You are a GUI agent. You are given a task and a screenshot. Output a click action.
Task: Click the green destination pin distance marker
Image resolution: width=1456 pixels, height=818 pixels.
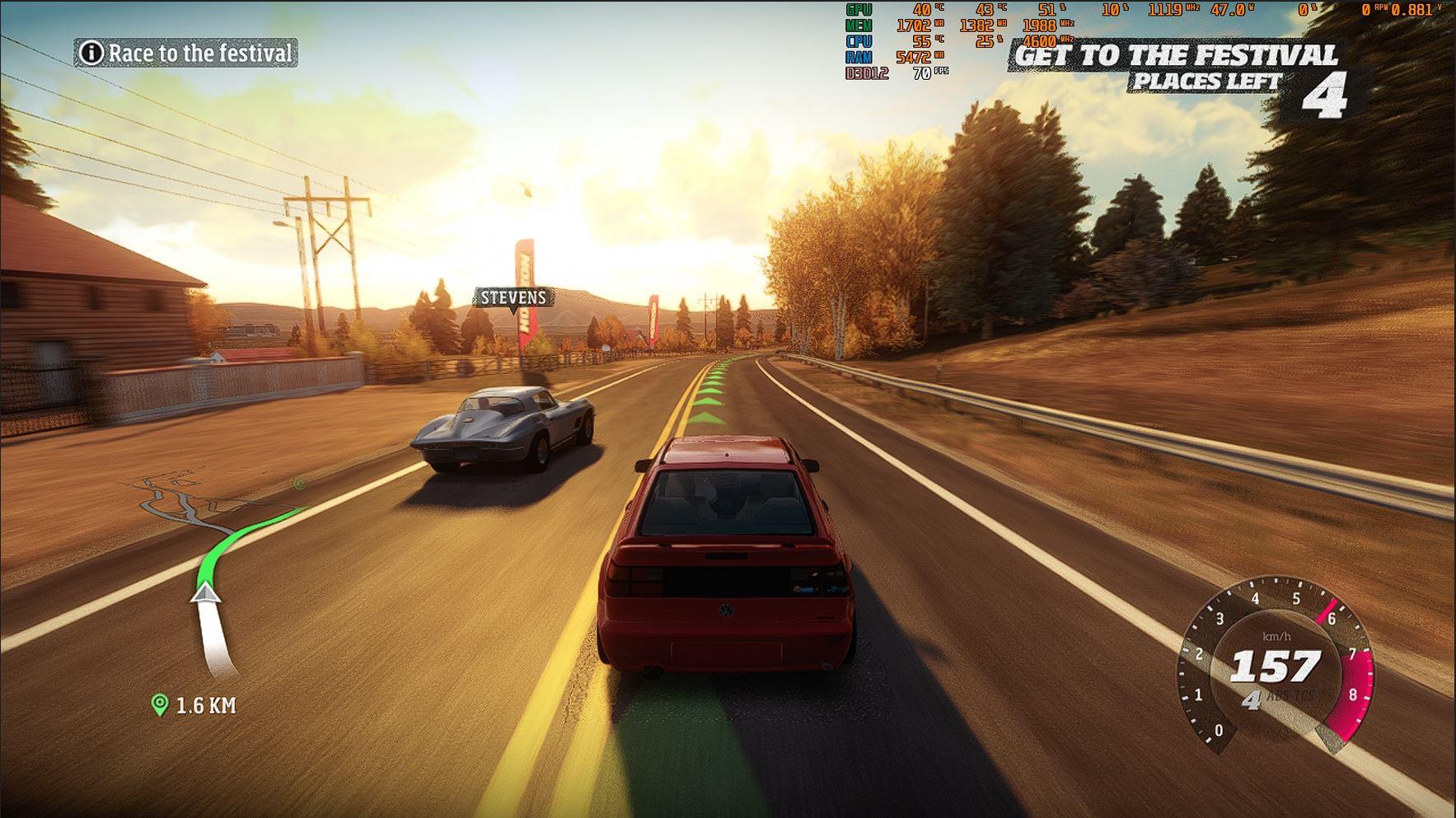(x=160, y=705)
